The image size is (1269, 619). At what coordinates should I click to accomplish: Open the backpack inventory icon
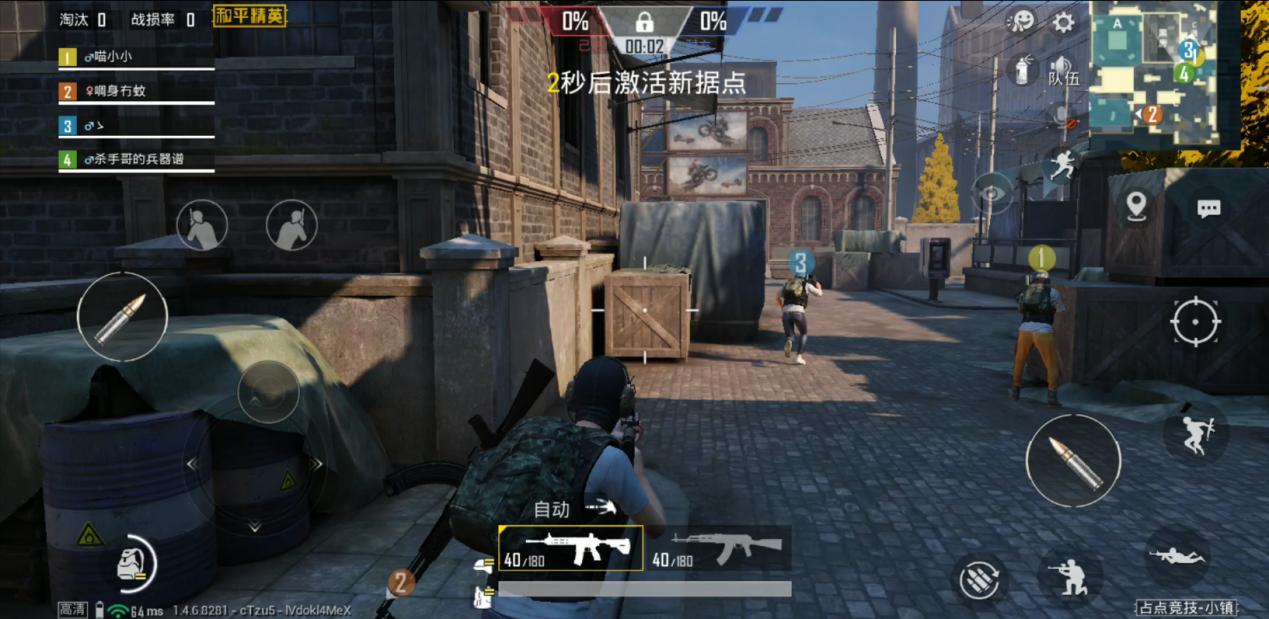(132, 564)
